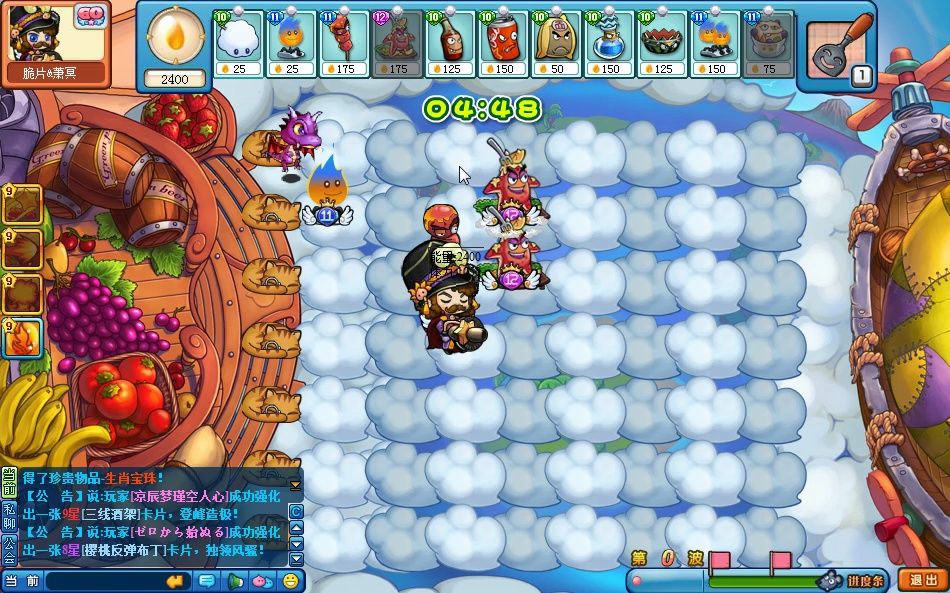Activate the flame skill slot on left
The image size is (950, 593).
pos(22,339)
